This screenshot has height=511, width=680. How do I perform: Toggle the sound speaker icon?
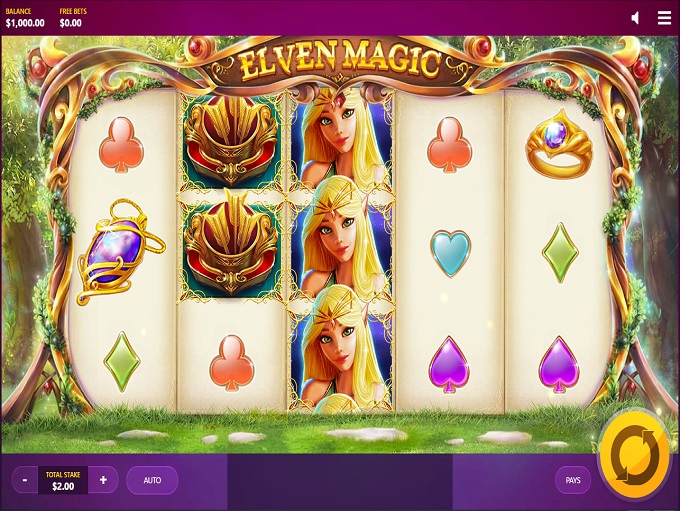(636, 18)
